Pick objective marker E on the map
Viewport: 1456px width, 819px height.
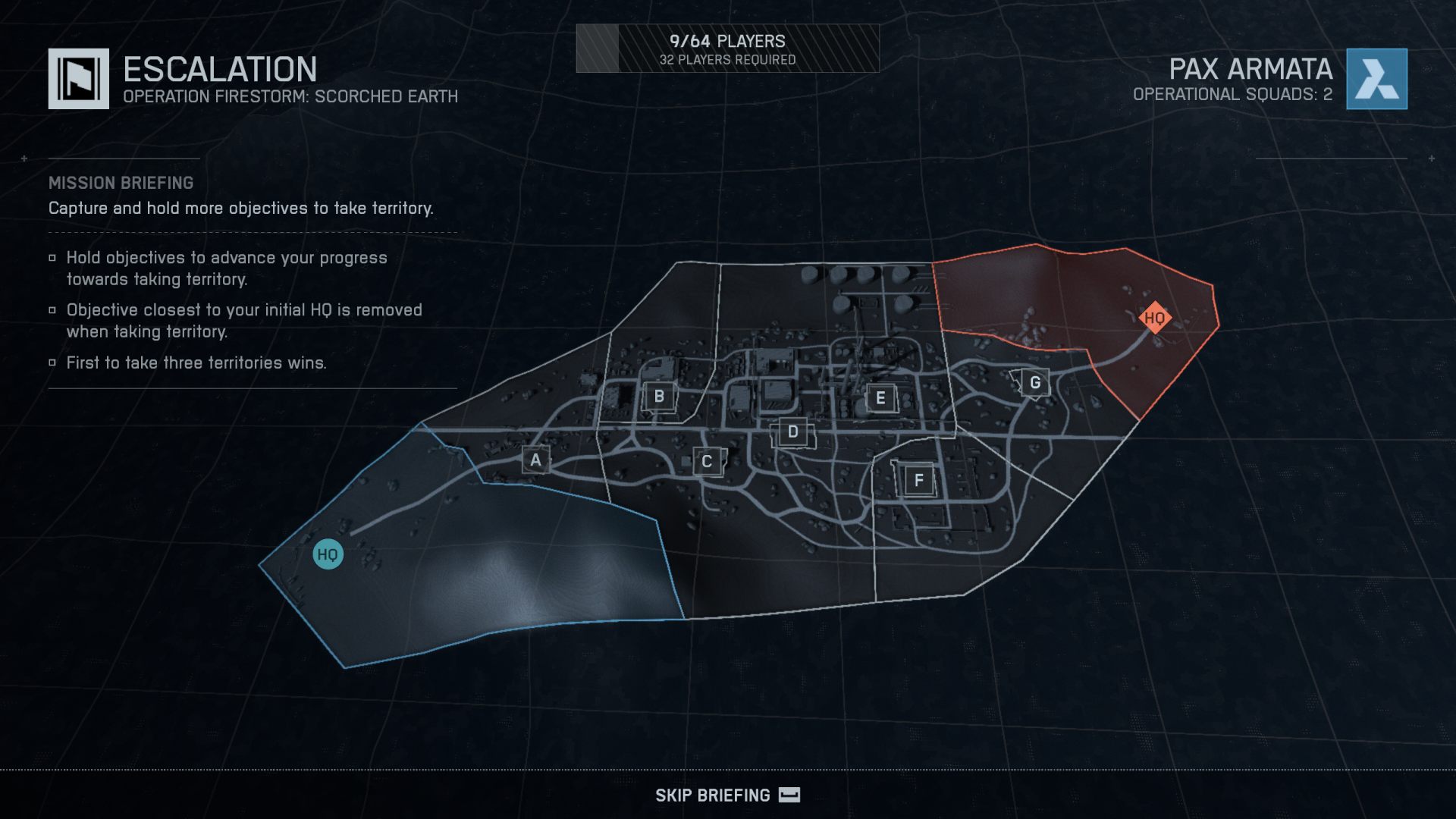880,397
